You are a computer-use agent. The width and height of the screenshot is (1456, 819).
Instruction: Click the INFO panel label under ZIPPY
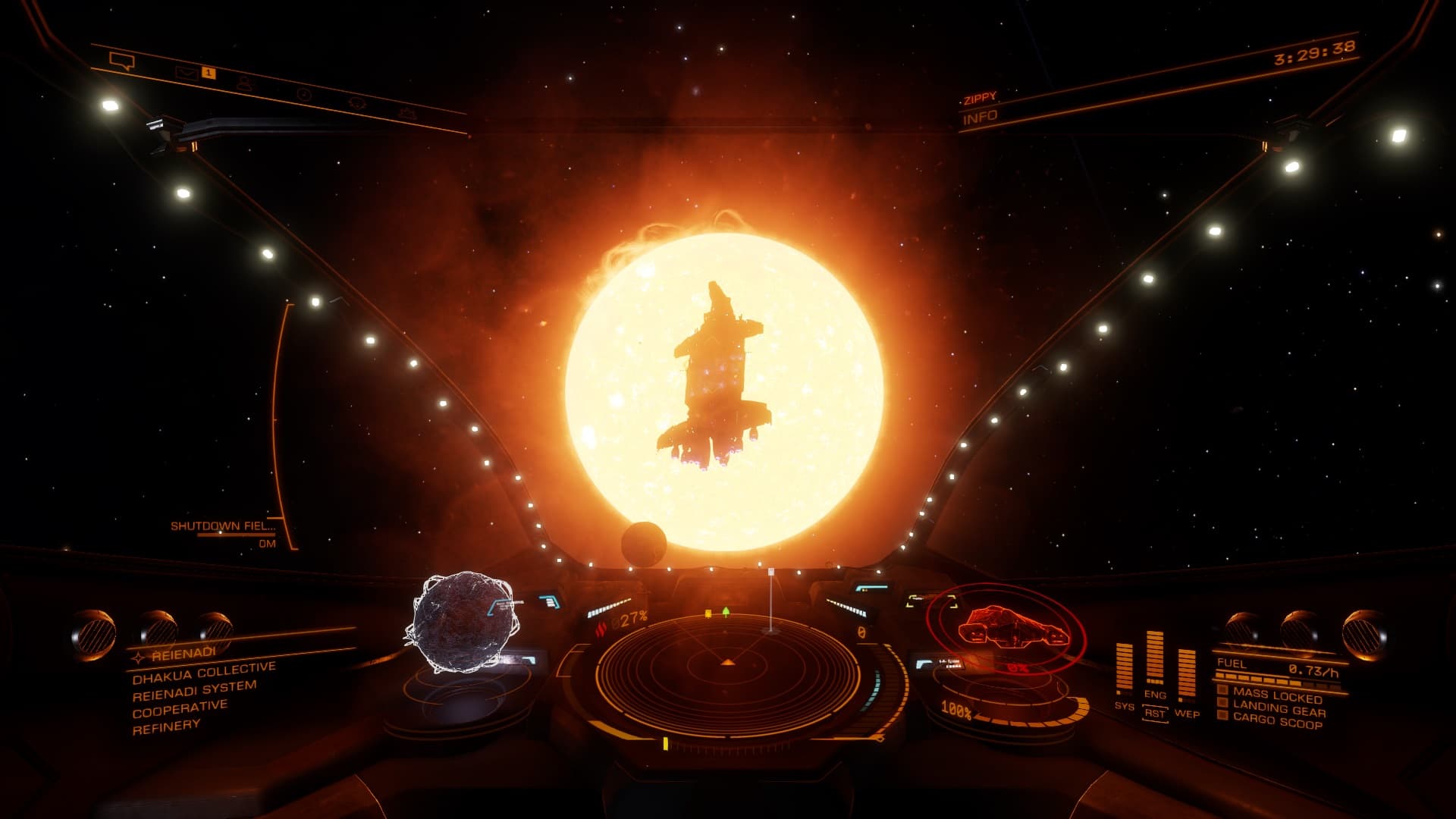(x=980, y=117)
